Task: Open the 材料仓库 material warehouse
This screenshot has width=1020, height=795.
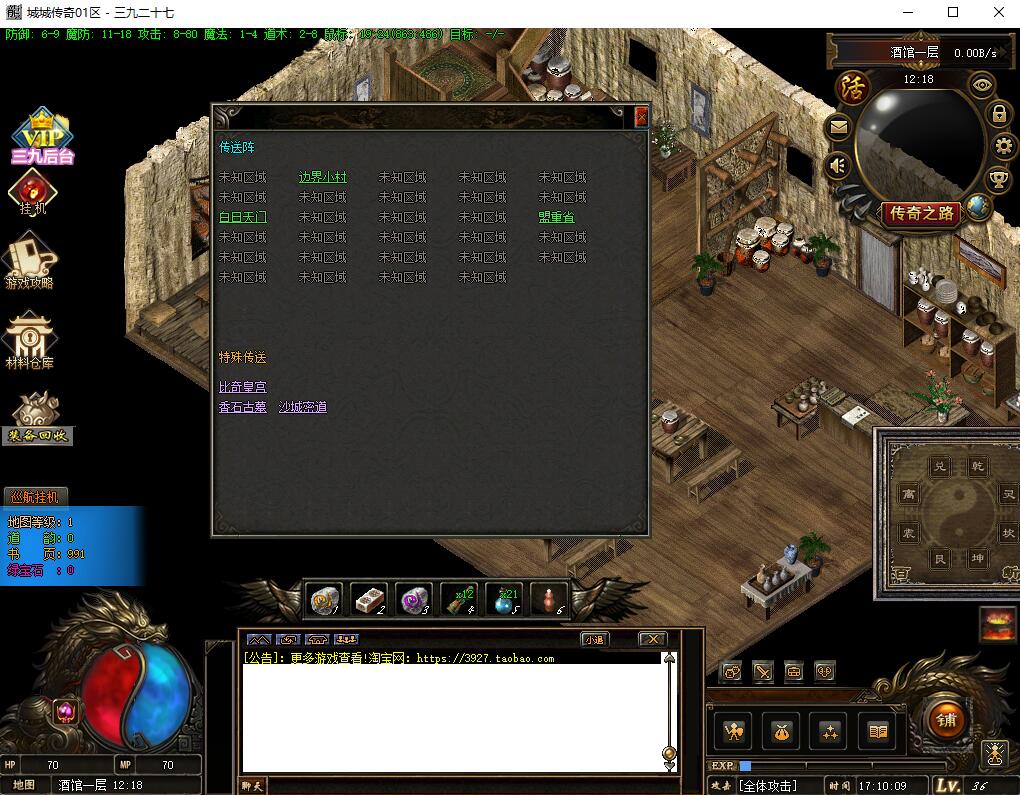Action: tap(32, 342)
